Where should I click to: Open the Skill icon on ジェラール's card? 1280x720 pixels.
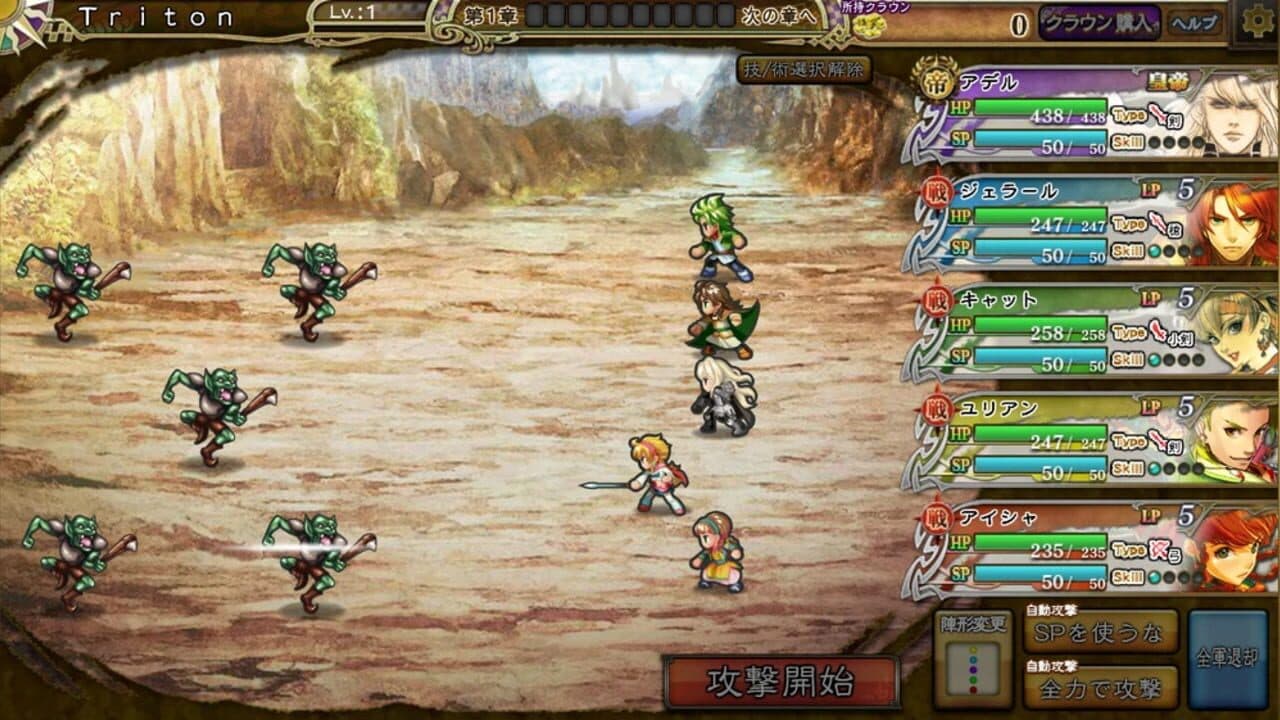click(1129, 250)
